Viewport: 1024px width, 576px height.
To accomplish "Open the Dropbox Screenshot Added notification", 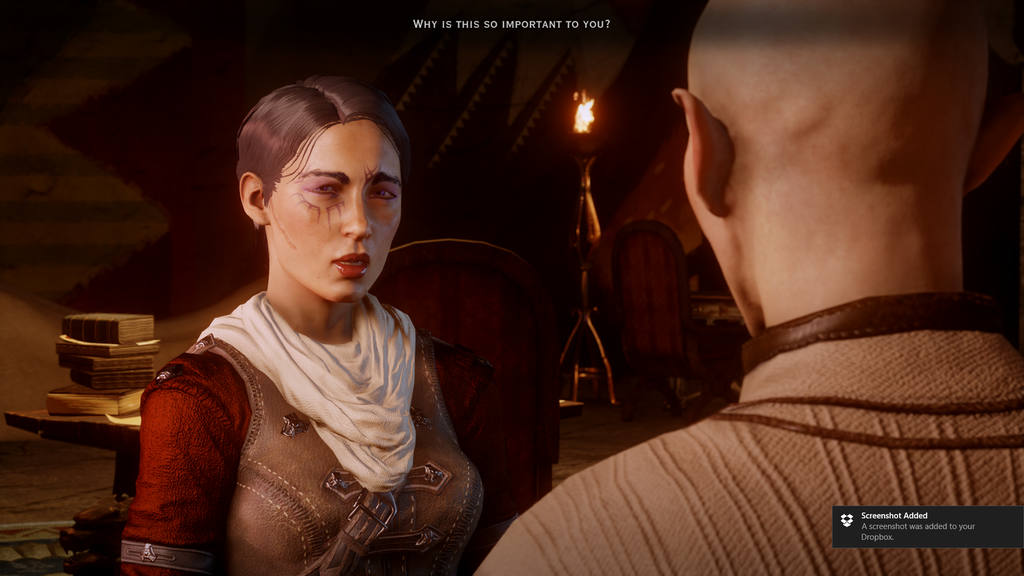I will (926, 526).
